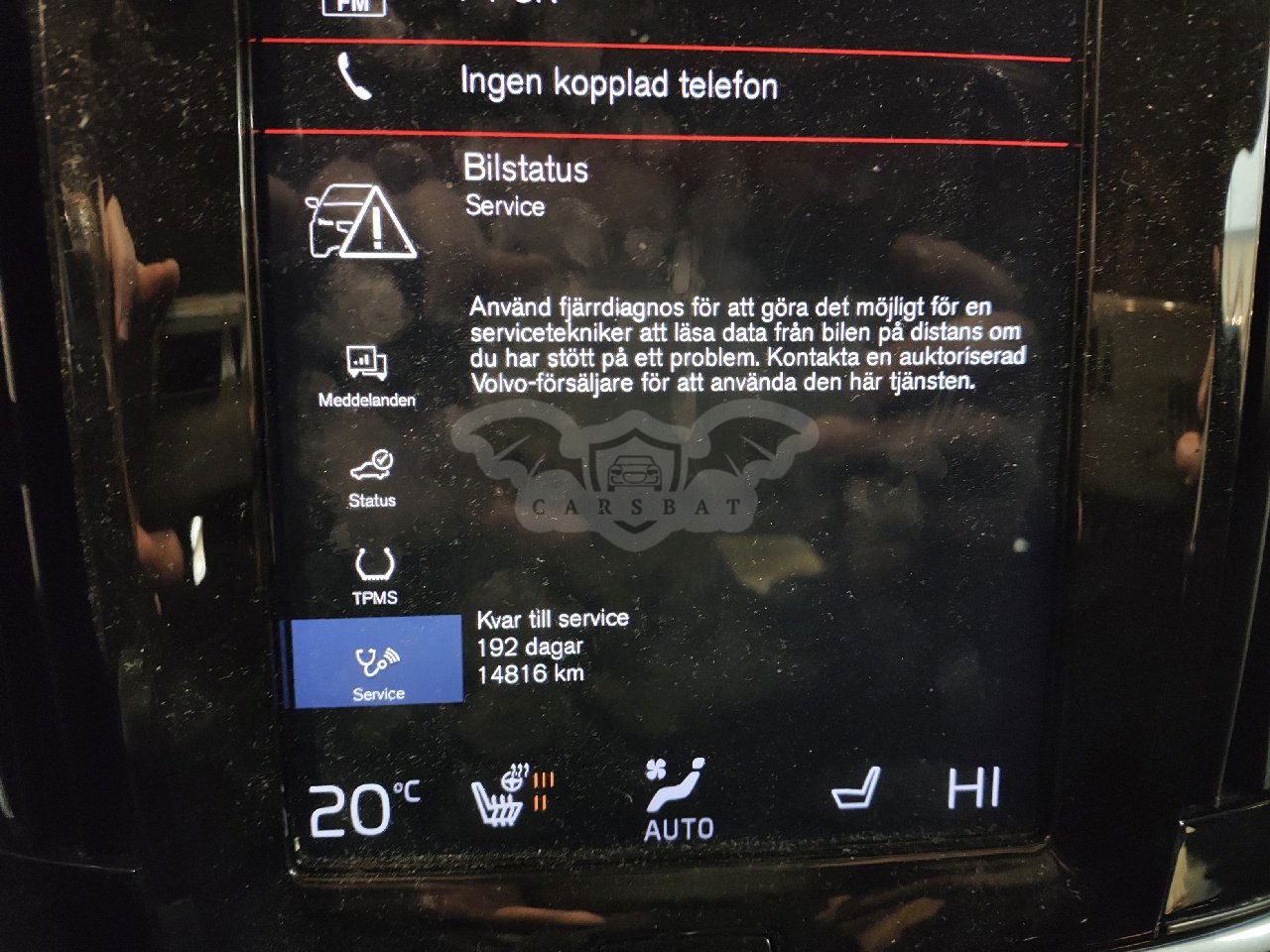
Task: Tap the Bilstatus car warning icon
Action: point(361,223)
